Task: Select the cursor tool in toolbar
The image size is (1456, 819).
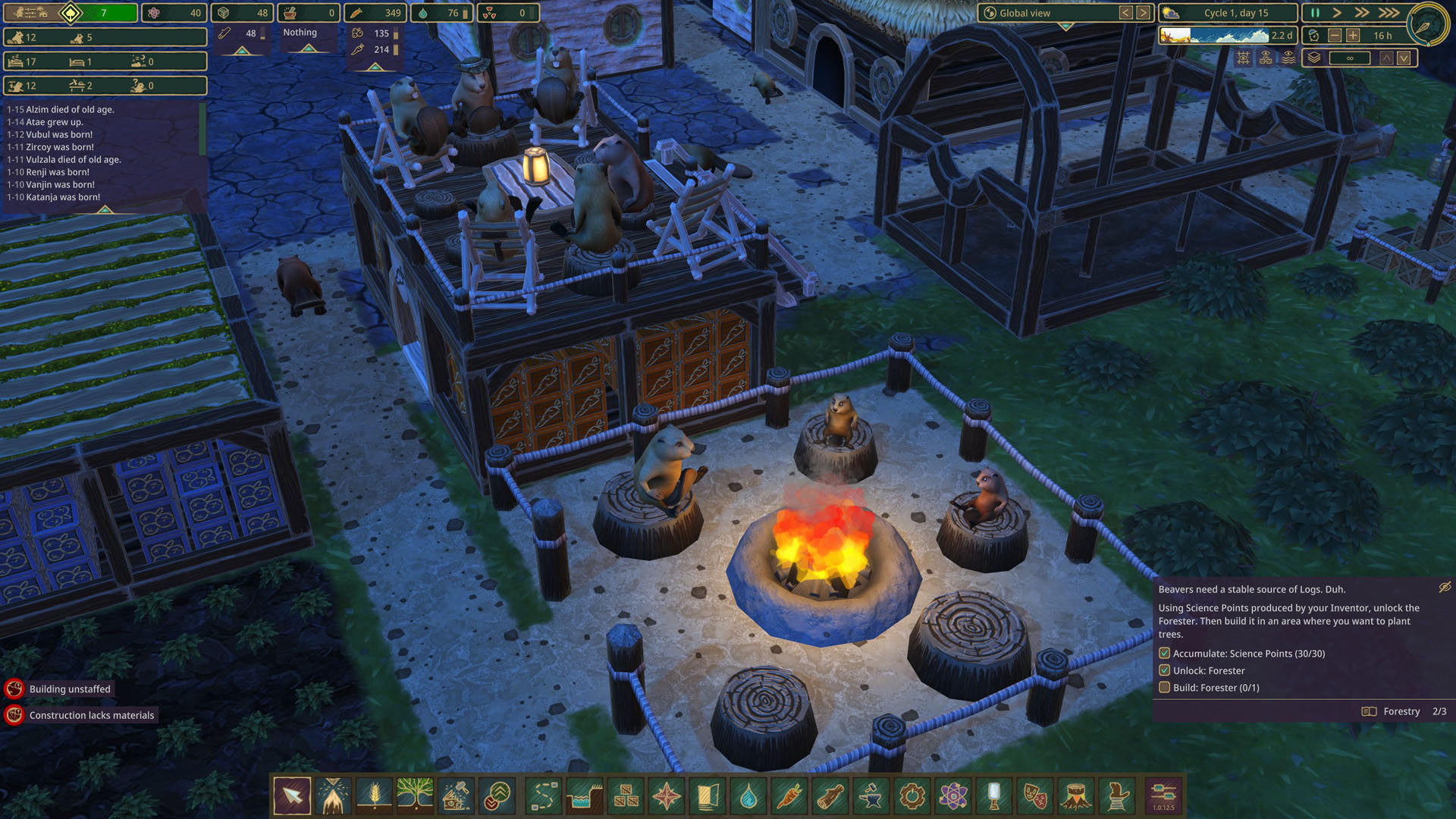Action: click(292, 795)
